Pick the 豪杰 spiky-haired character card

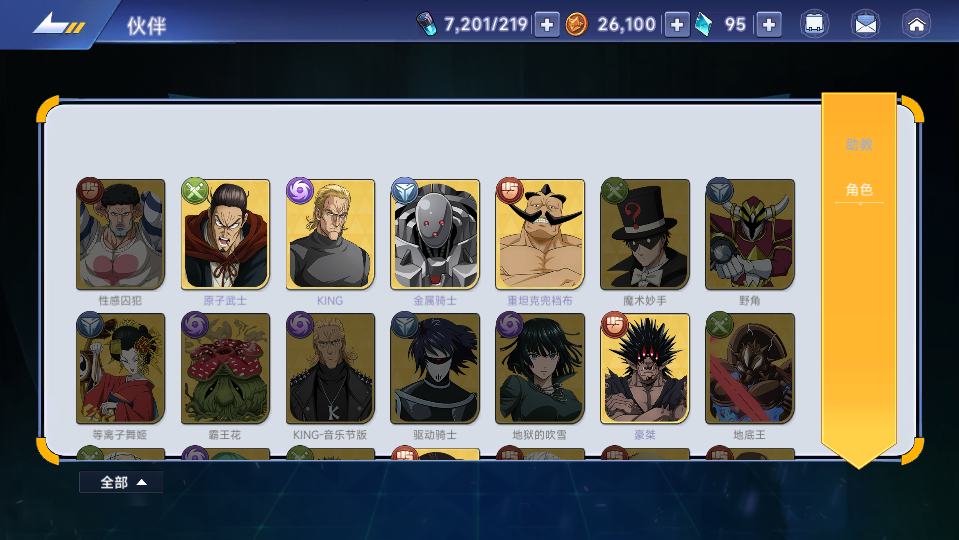(645, 369)
